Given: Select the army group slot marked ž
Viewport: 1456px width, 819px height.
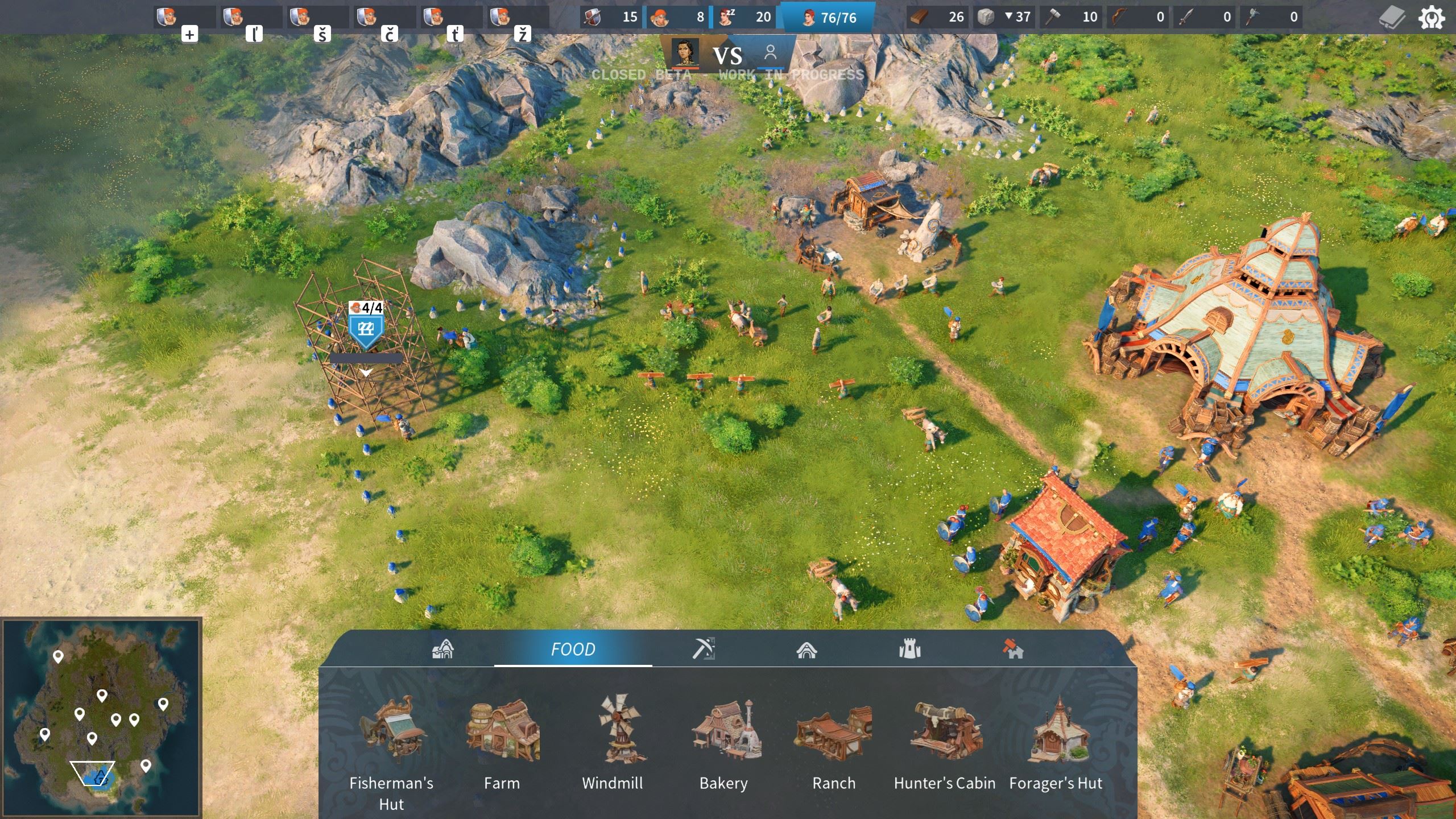Looking at the screenshot, I should coord(518,18).
